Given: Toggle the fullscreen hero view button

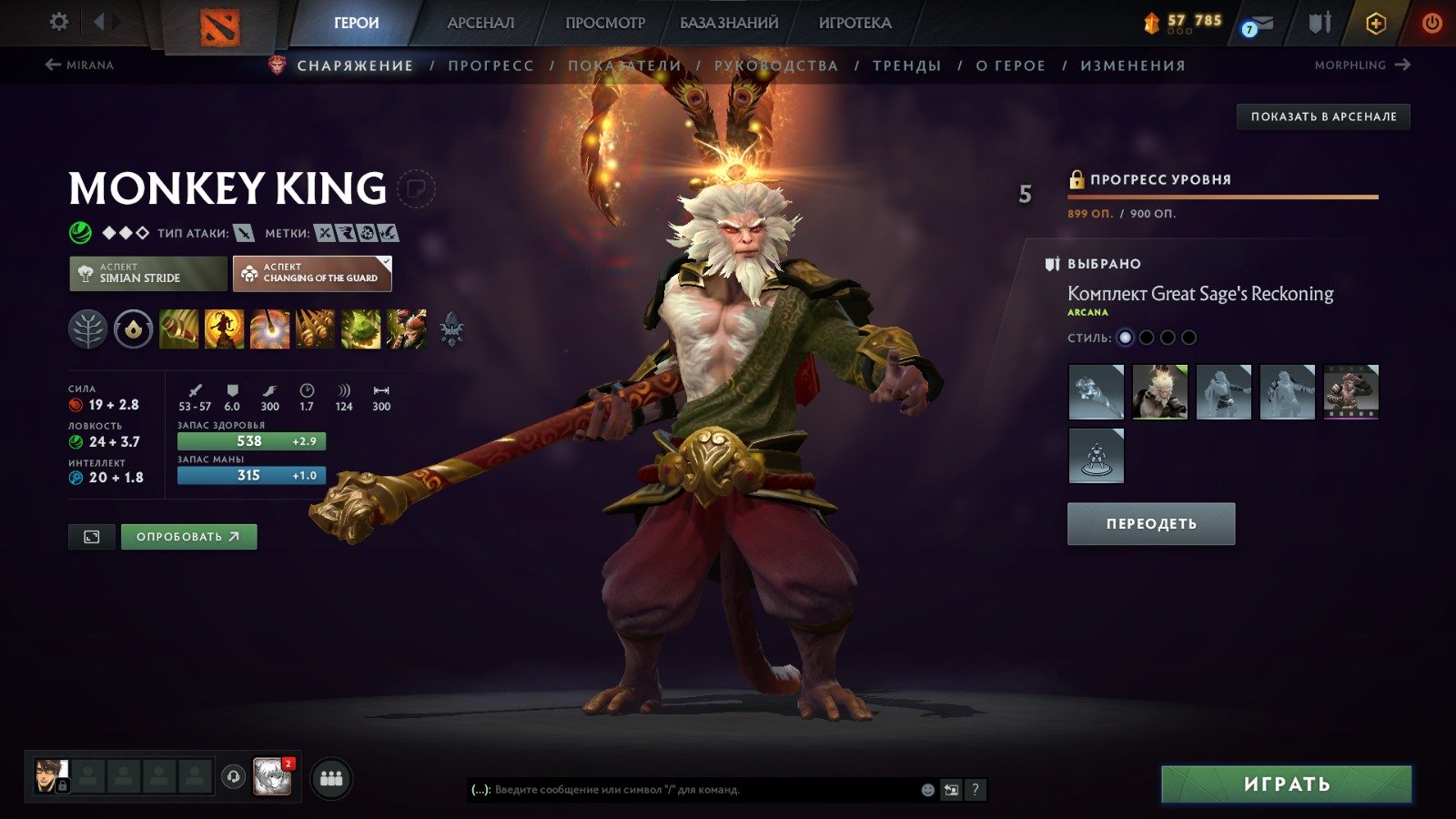Looking at the screenshot, I should coord(92,537).
